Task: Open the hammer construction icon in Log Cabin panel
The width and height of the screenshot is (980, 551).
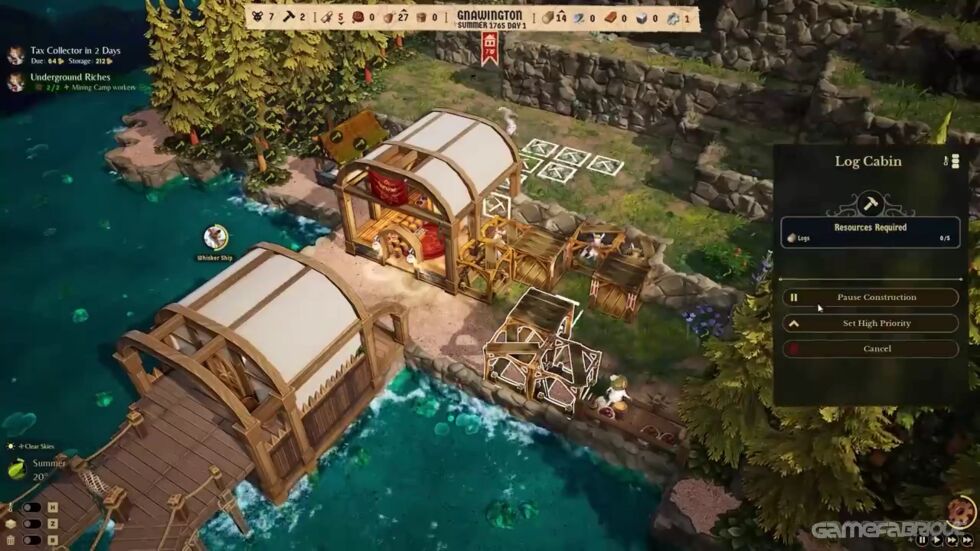Action: (867, 204)
